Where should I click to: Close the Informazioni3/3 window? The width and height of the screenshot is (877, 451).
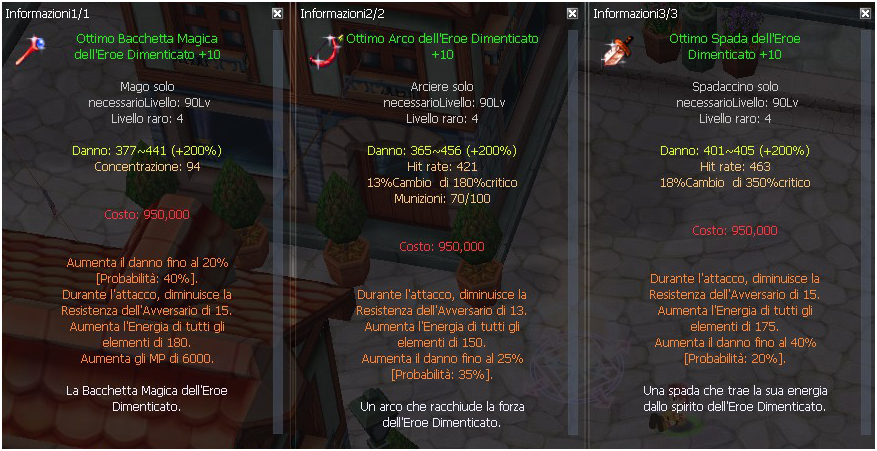click(x=864, y=14)
